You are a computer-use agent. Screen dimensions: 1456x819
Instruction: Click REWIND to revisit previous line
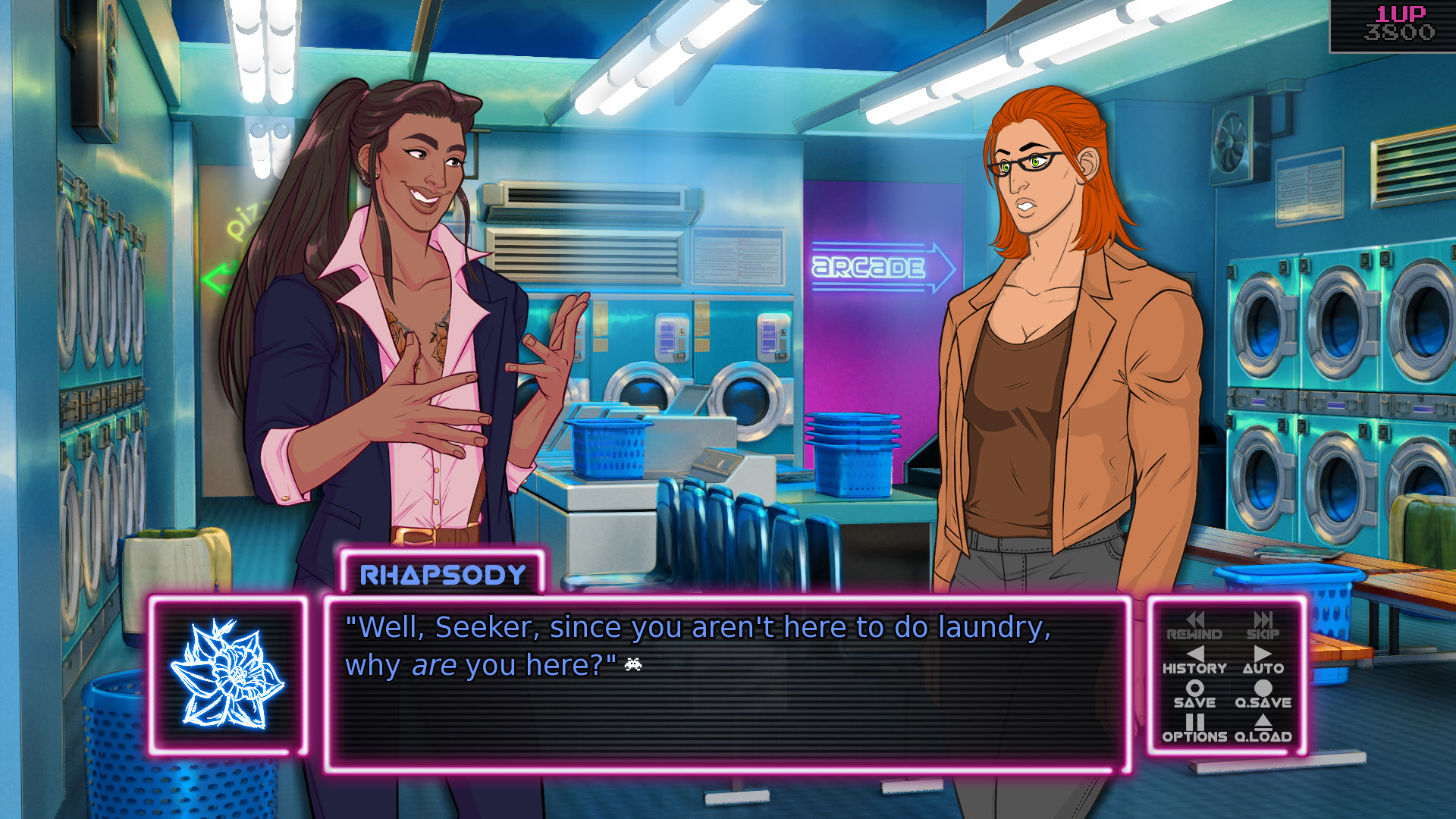tap(1193, 634)
